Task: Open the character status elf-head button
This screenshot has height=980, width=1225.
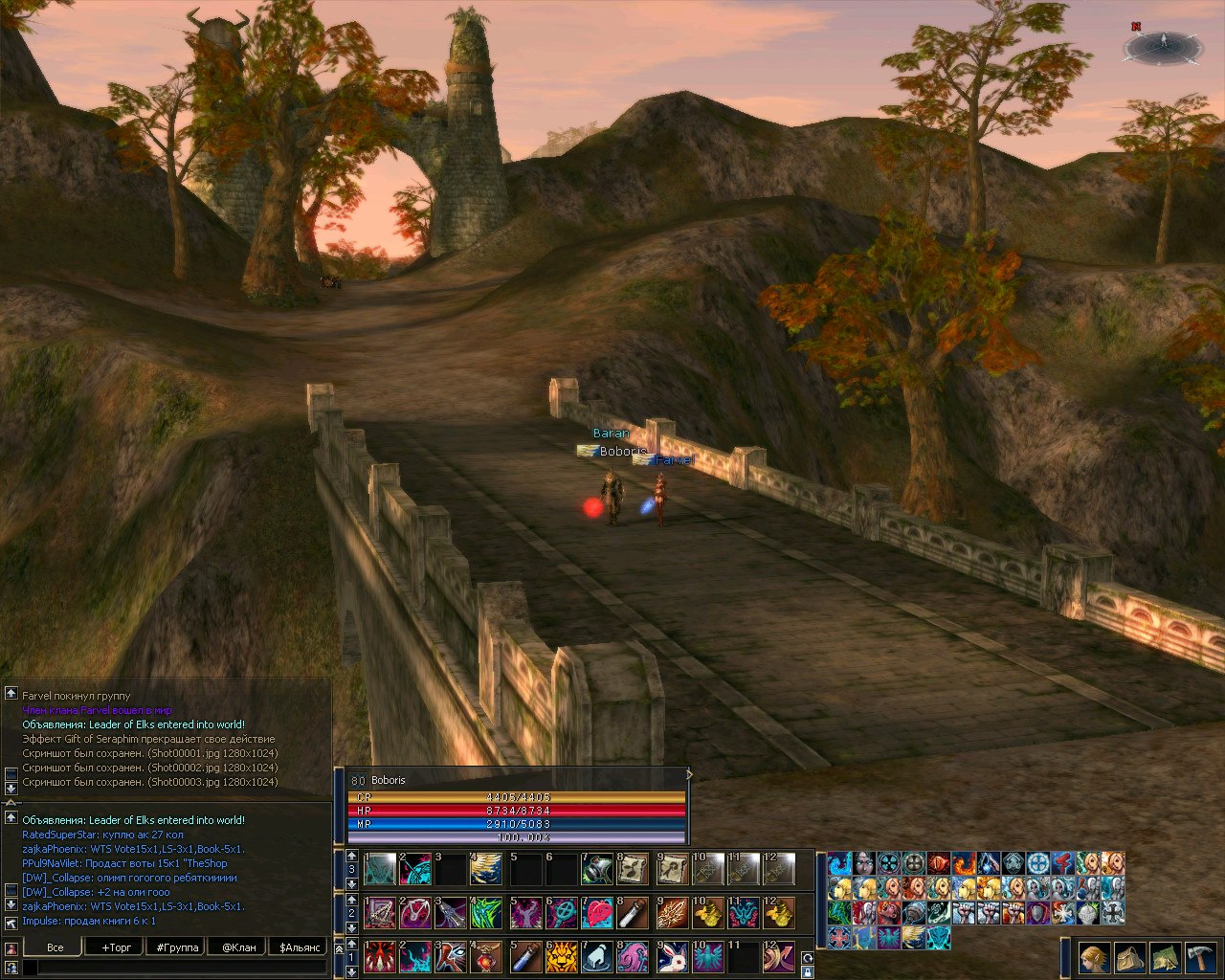Action: pos(1094,958)
